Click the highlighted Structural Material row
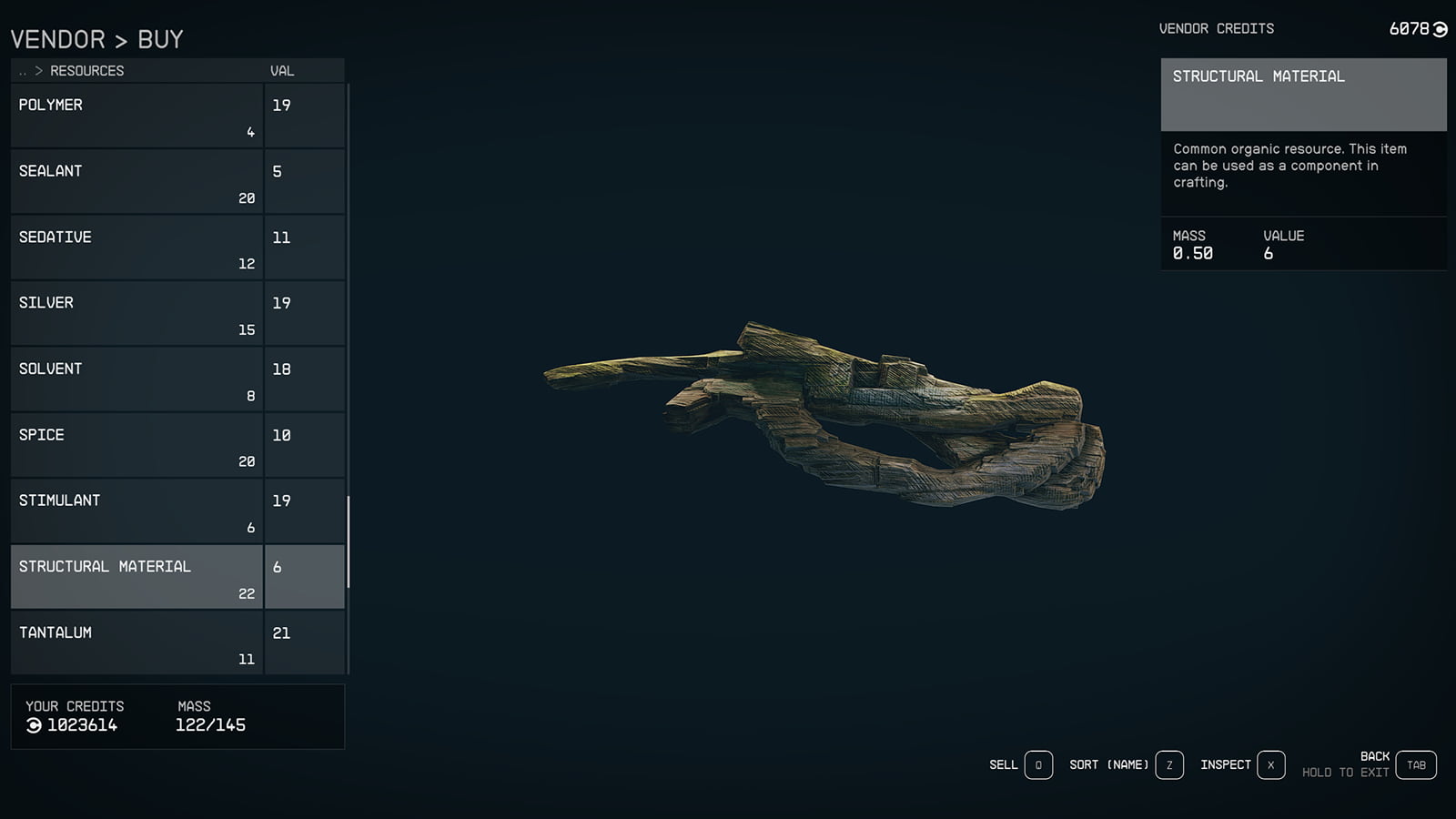 click(x=136, y=578)
